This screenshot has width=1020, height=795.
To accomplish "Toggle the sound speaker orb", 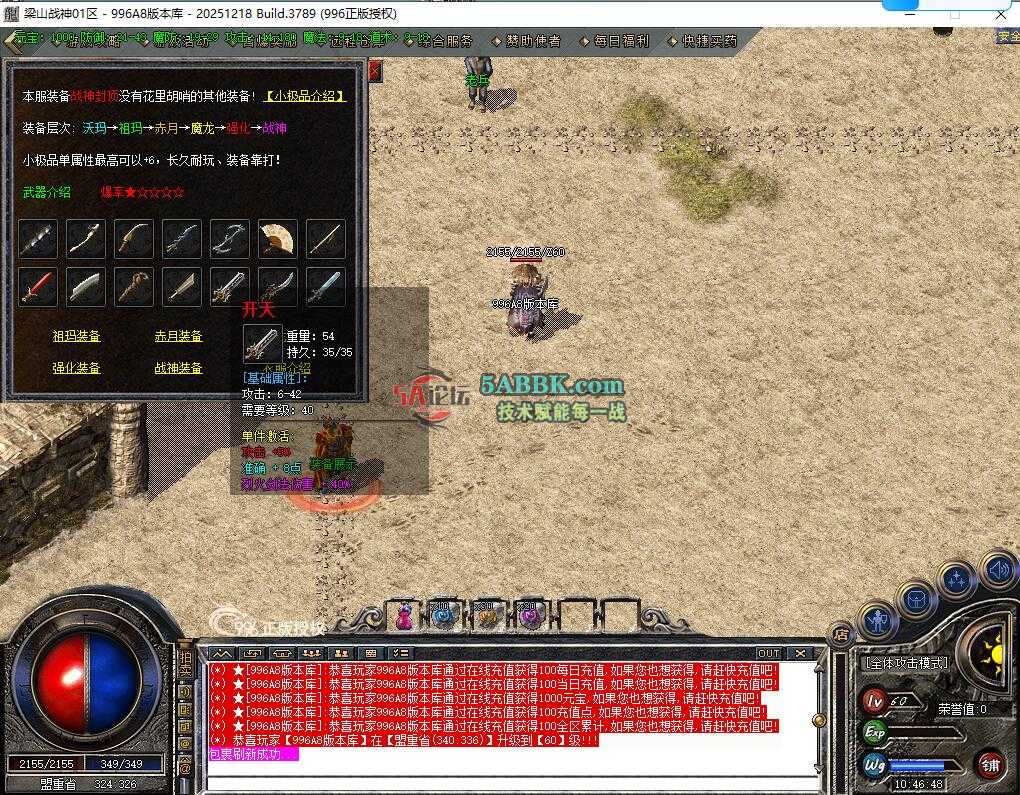I will [998, 571].
